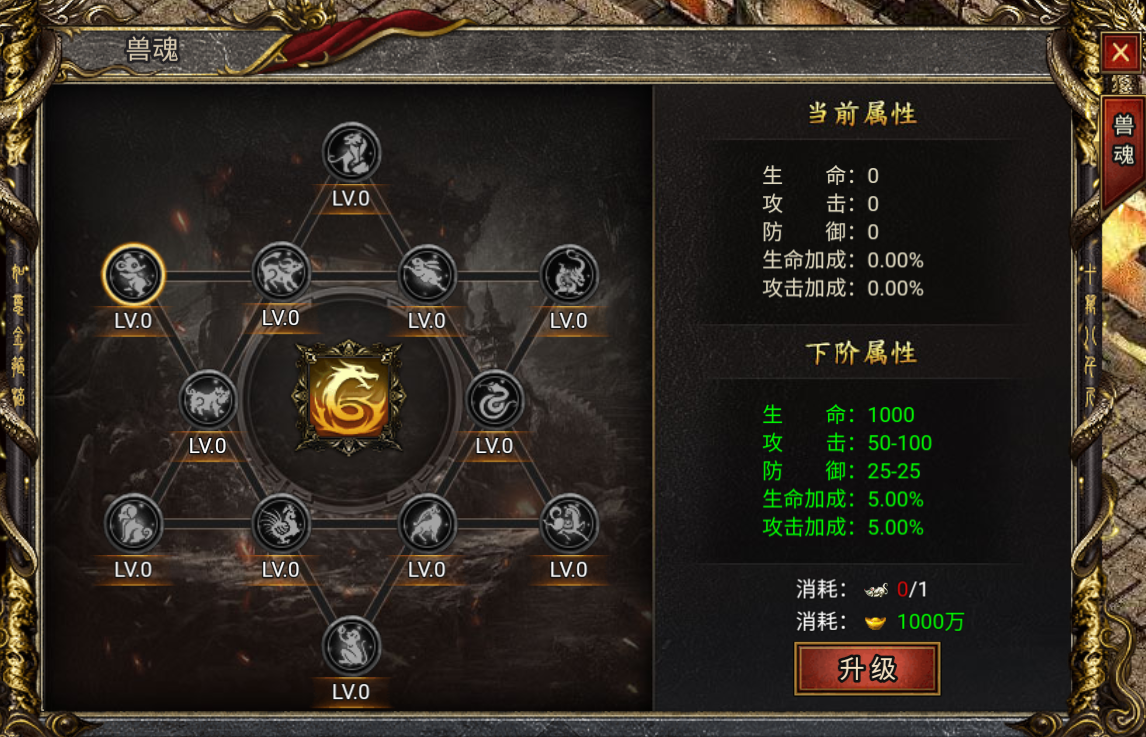1146x737 pixels.
Task: Select the rooster beast soul node
Action: (x=281, y=523)
